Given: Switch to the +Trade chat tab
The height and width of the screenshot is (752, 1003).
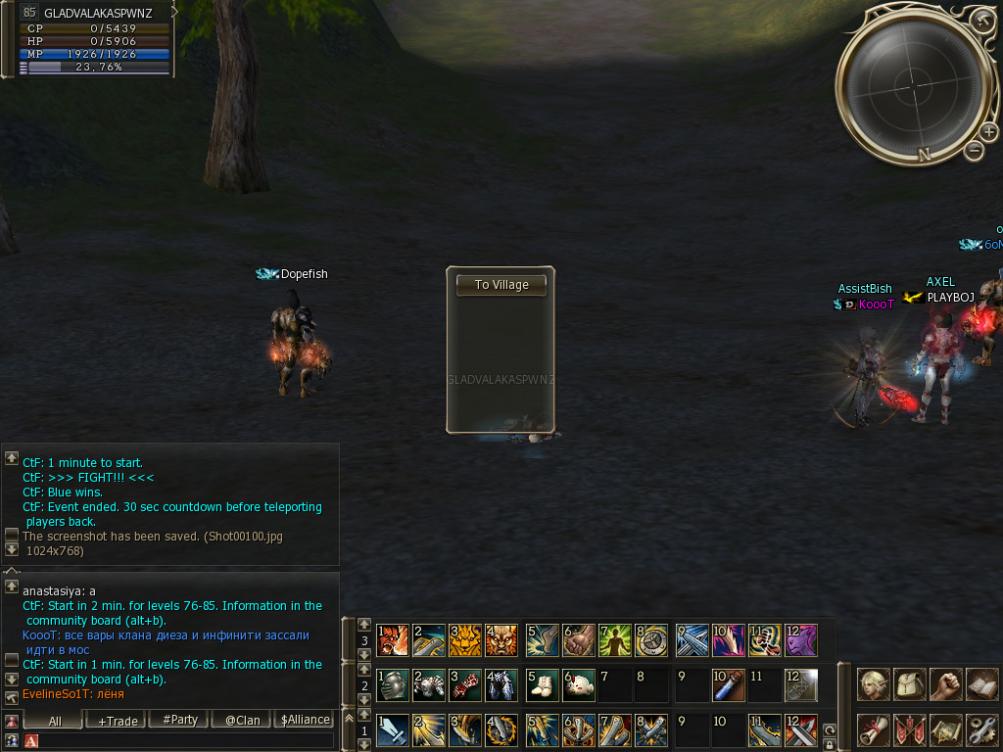Looking at the screenshot, I should pyautogui.click(x=117, y=720).
